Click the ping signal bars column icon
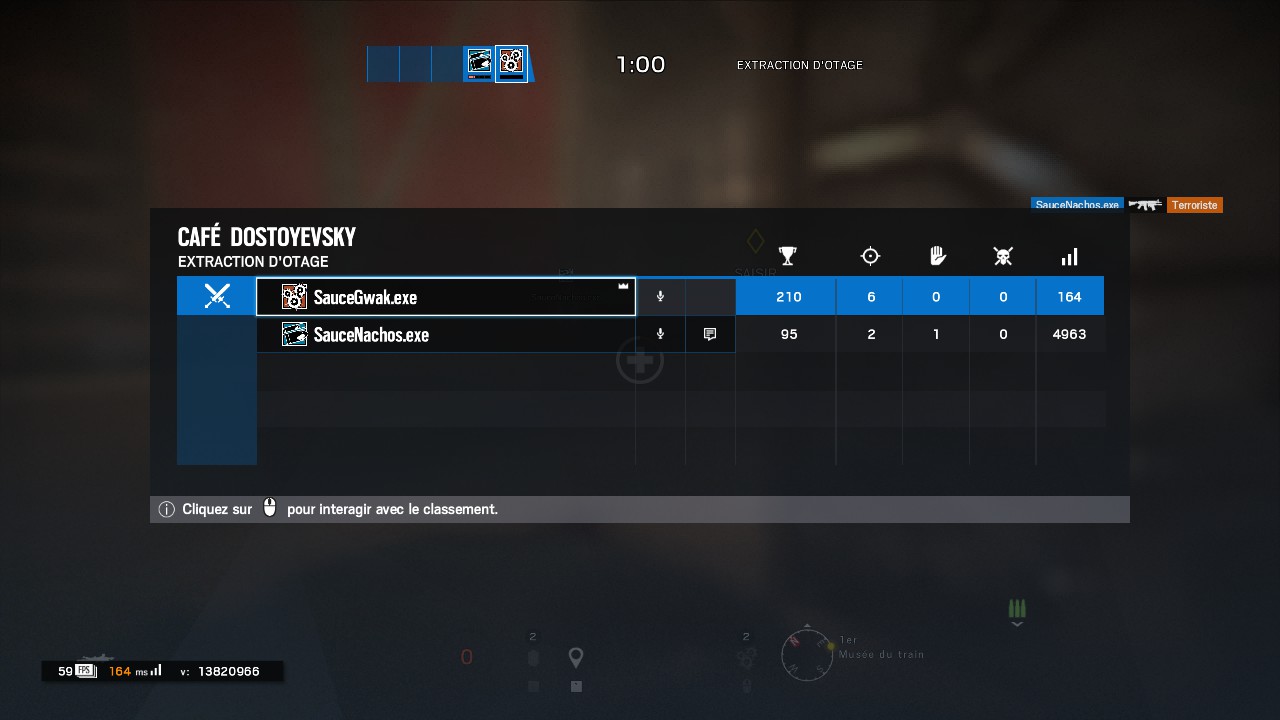 (x=1069, y=256)
